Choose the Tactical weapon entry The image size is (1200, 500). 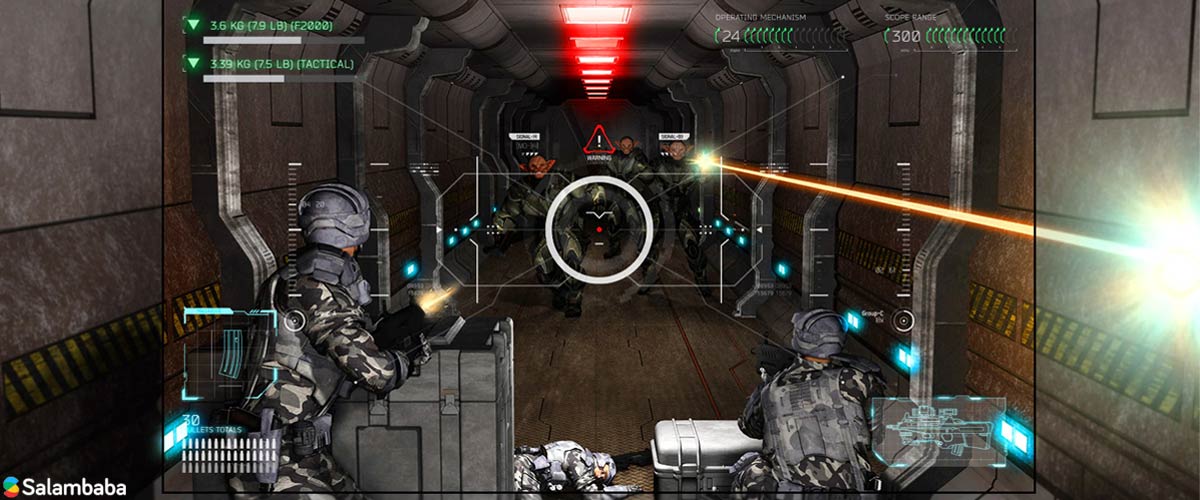click(x=281, y=64)
